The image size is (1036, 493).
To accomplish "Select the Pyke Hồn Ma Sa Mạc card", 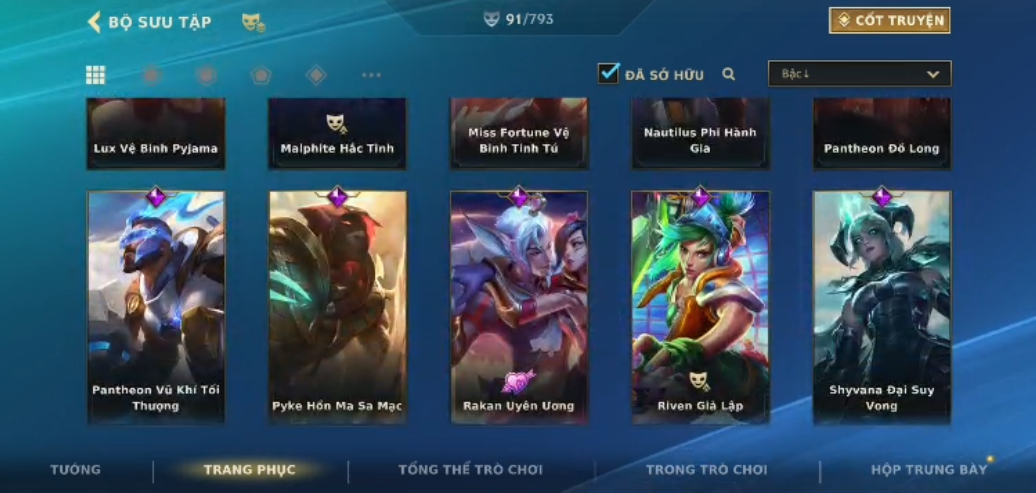I will [x=337, y=307].
